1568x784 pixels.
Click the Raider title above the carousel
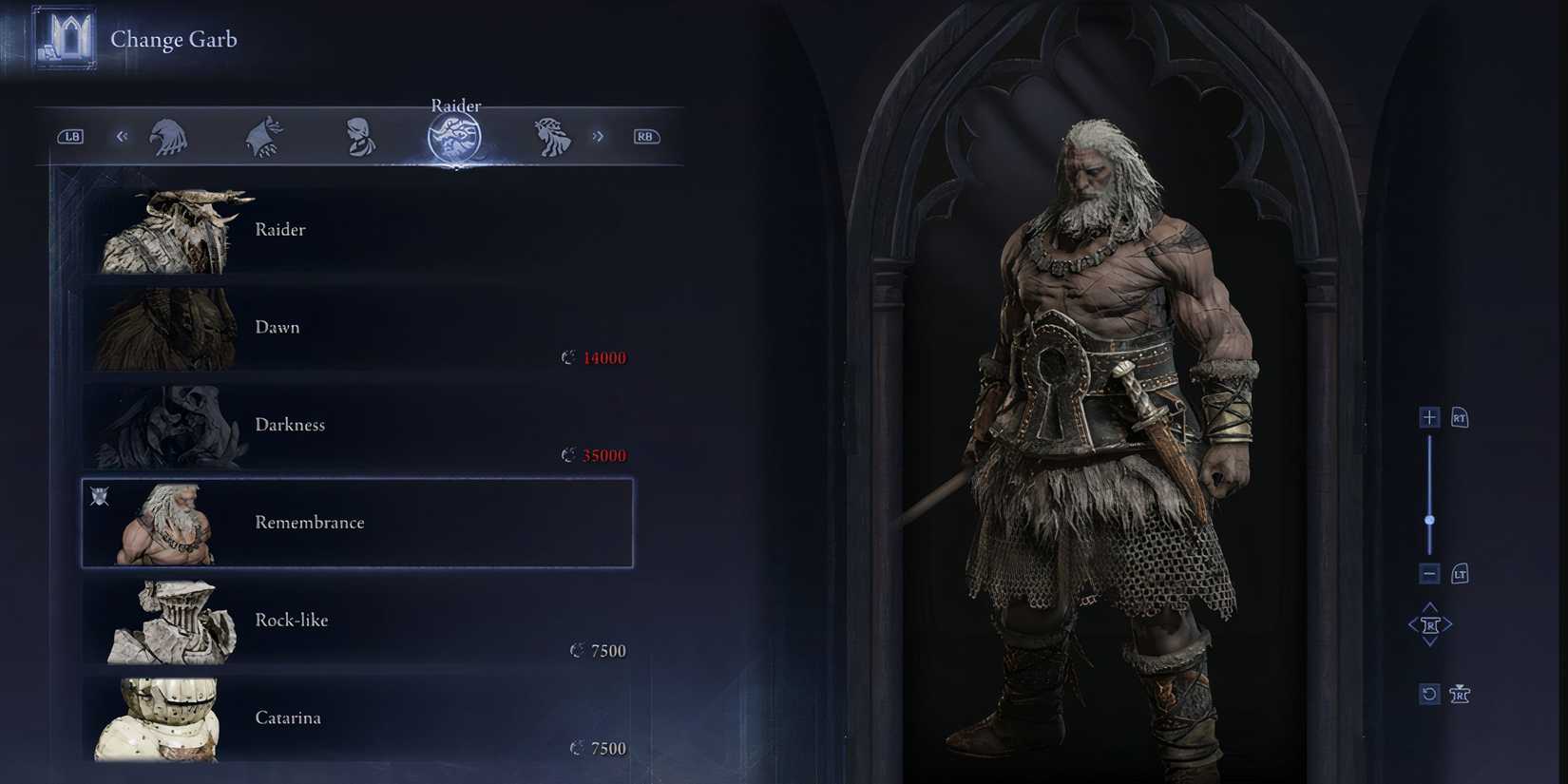click(x=455, y=105)
